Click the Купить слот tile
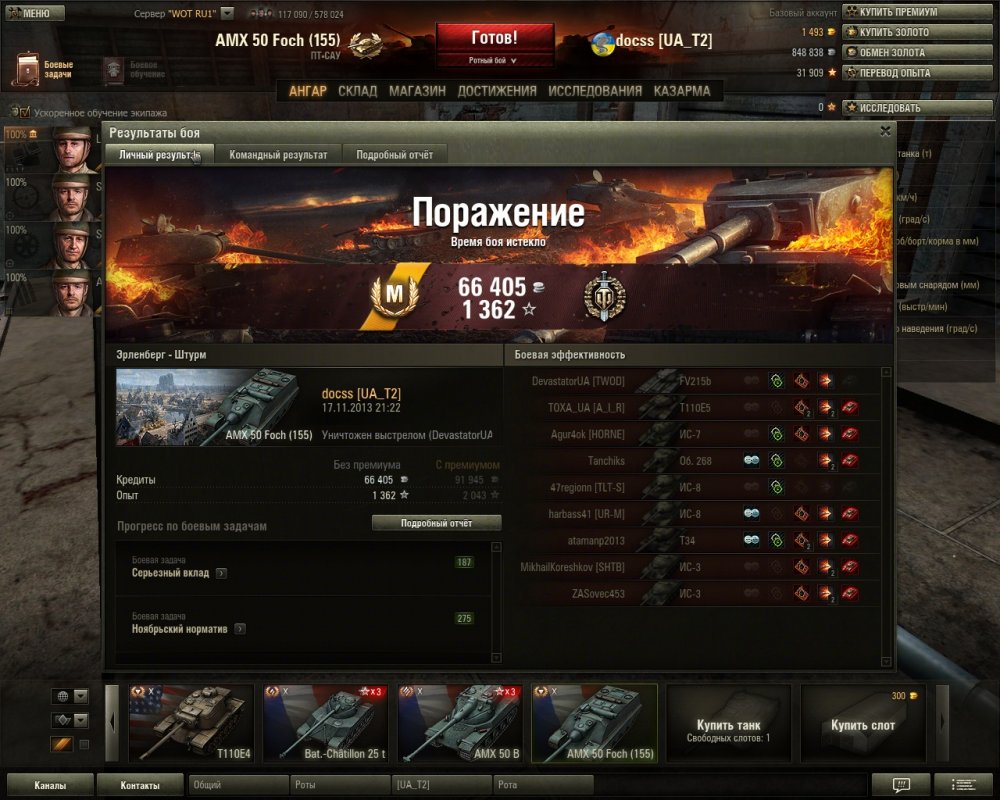This screenshot has height=800, width=1000. tap(863, 723)
